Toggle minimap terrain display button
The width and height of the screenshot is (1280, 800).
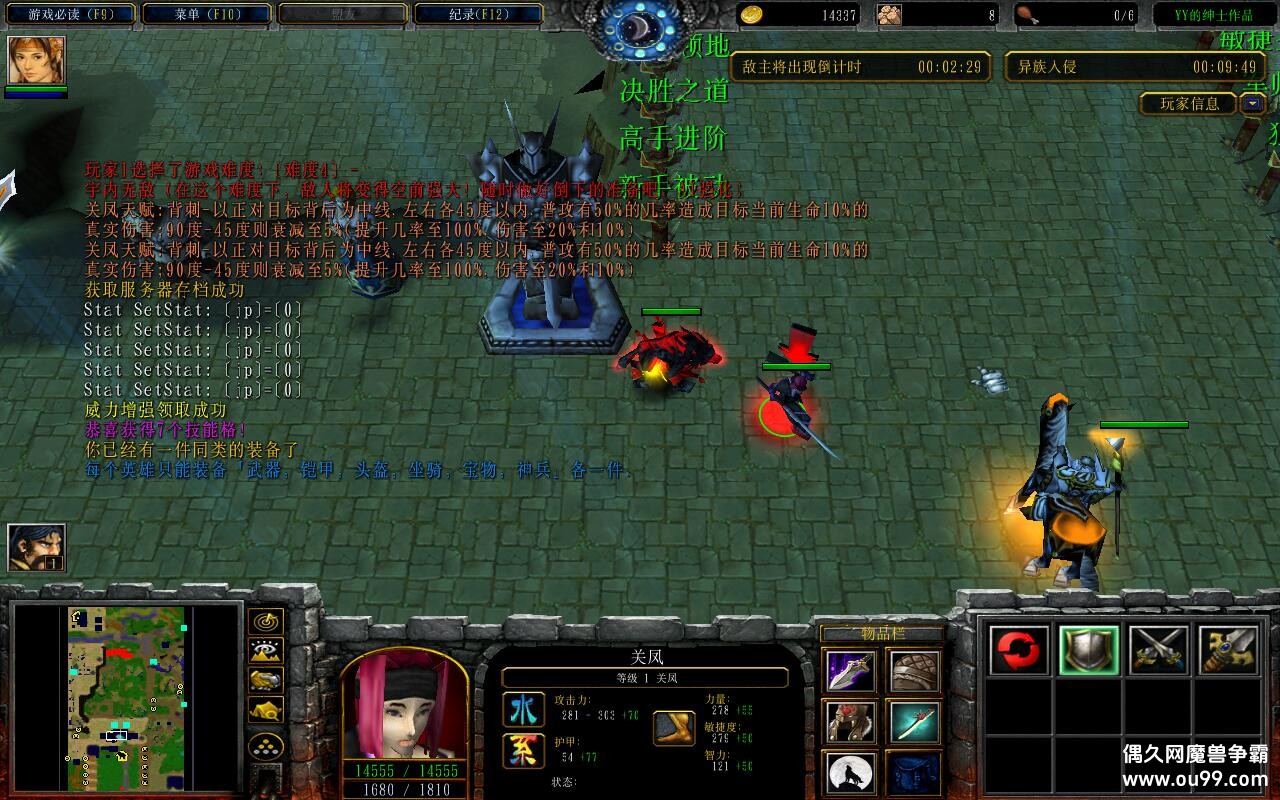pyautogui.click(x=266, y=651)
